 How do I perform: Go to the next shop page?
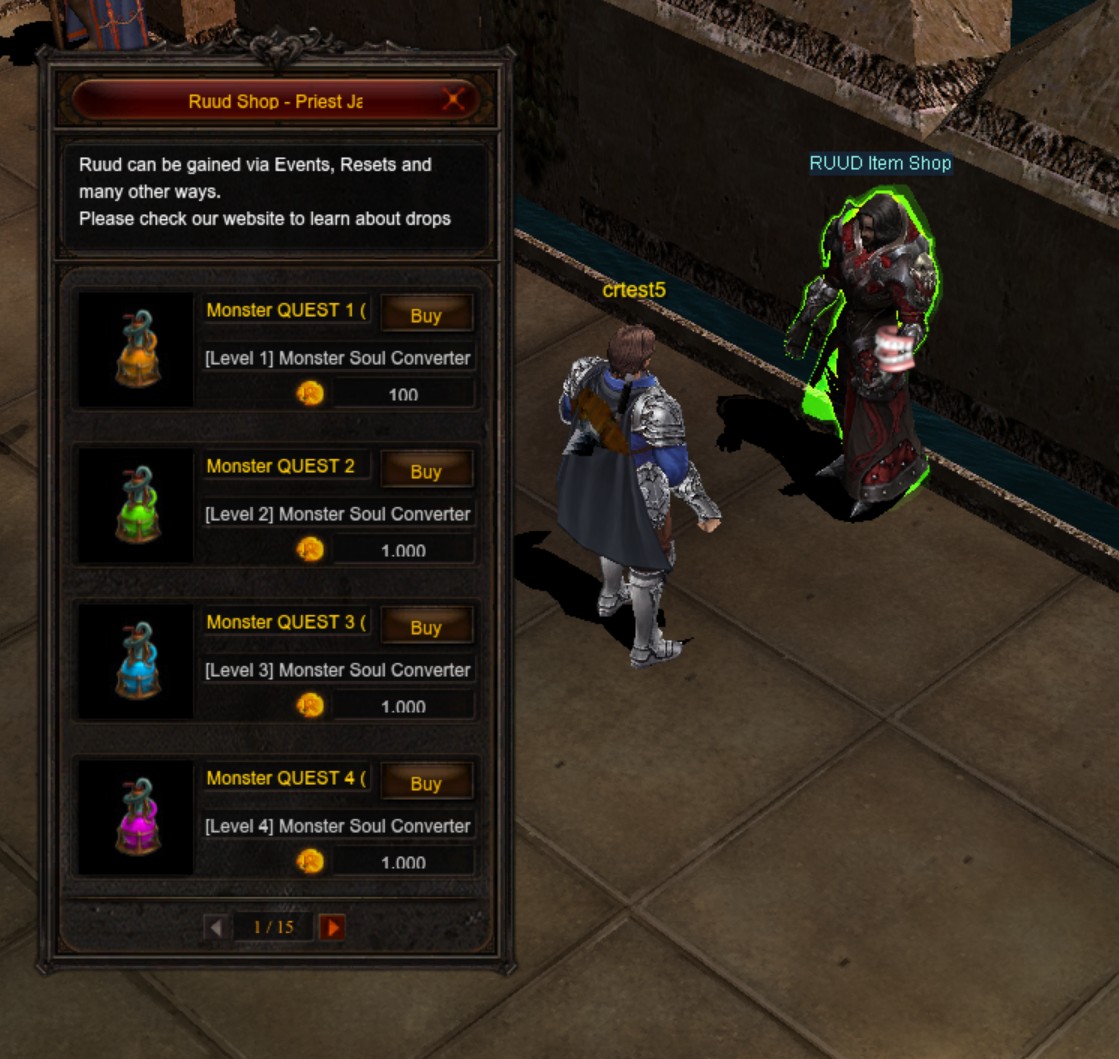[x=333, y=927]
